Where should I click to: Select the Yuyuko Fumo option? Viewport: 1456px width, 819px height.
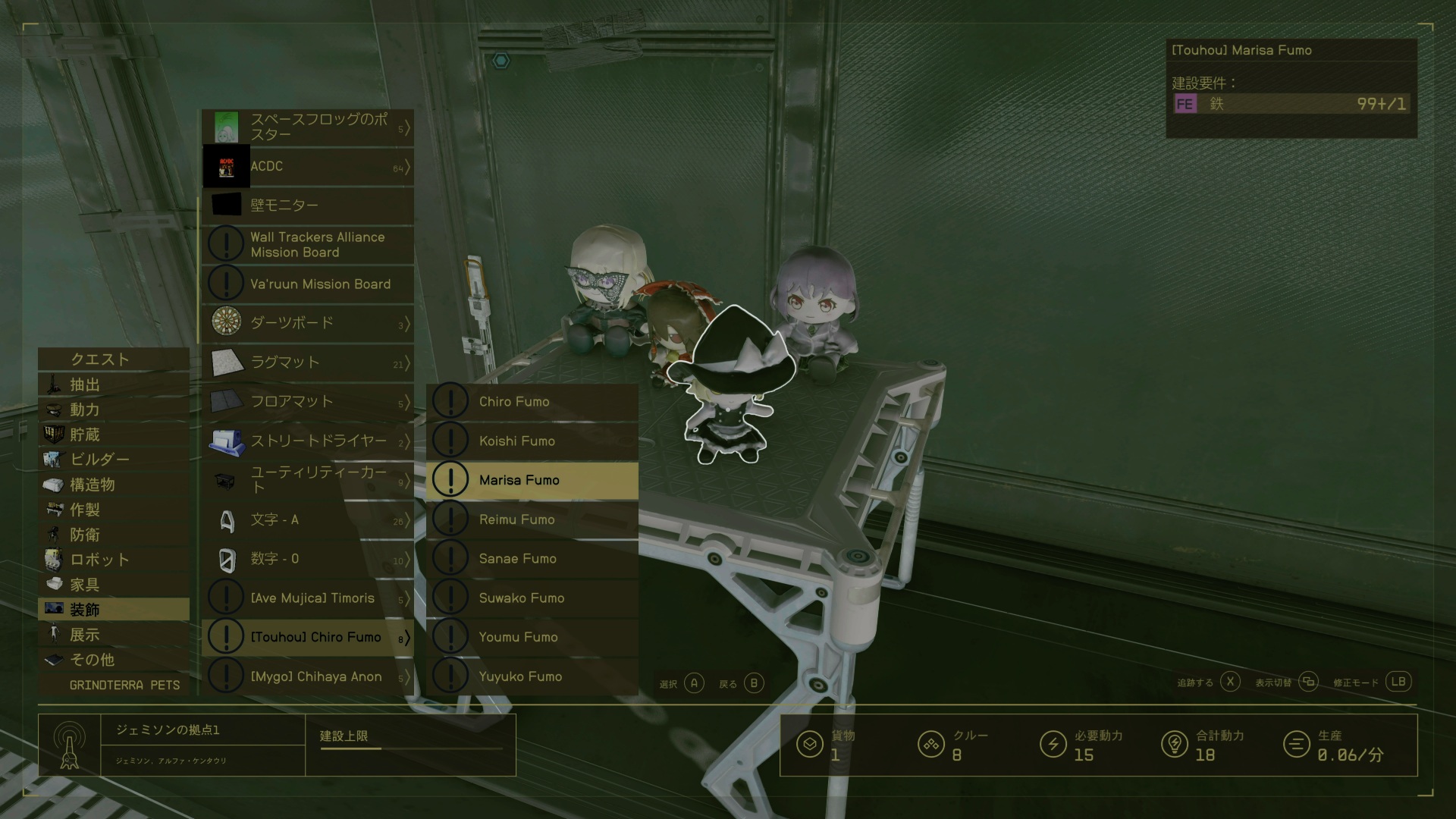click(531, 676)
